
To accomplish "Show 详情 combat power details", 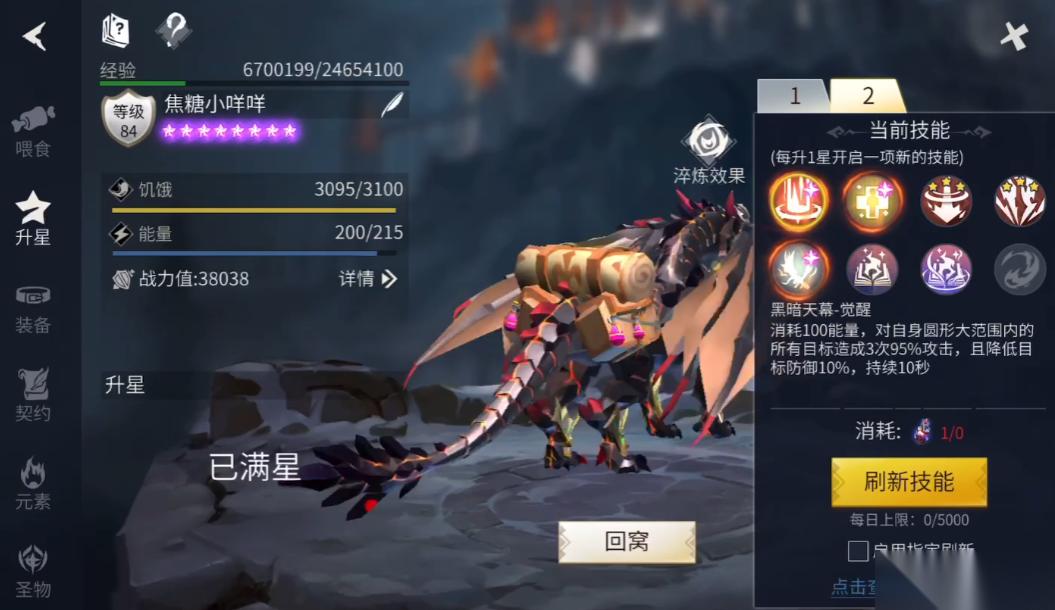I will coord(368,279).
